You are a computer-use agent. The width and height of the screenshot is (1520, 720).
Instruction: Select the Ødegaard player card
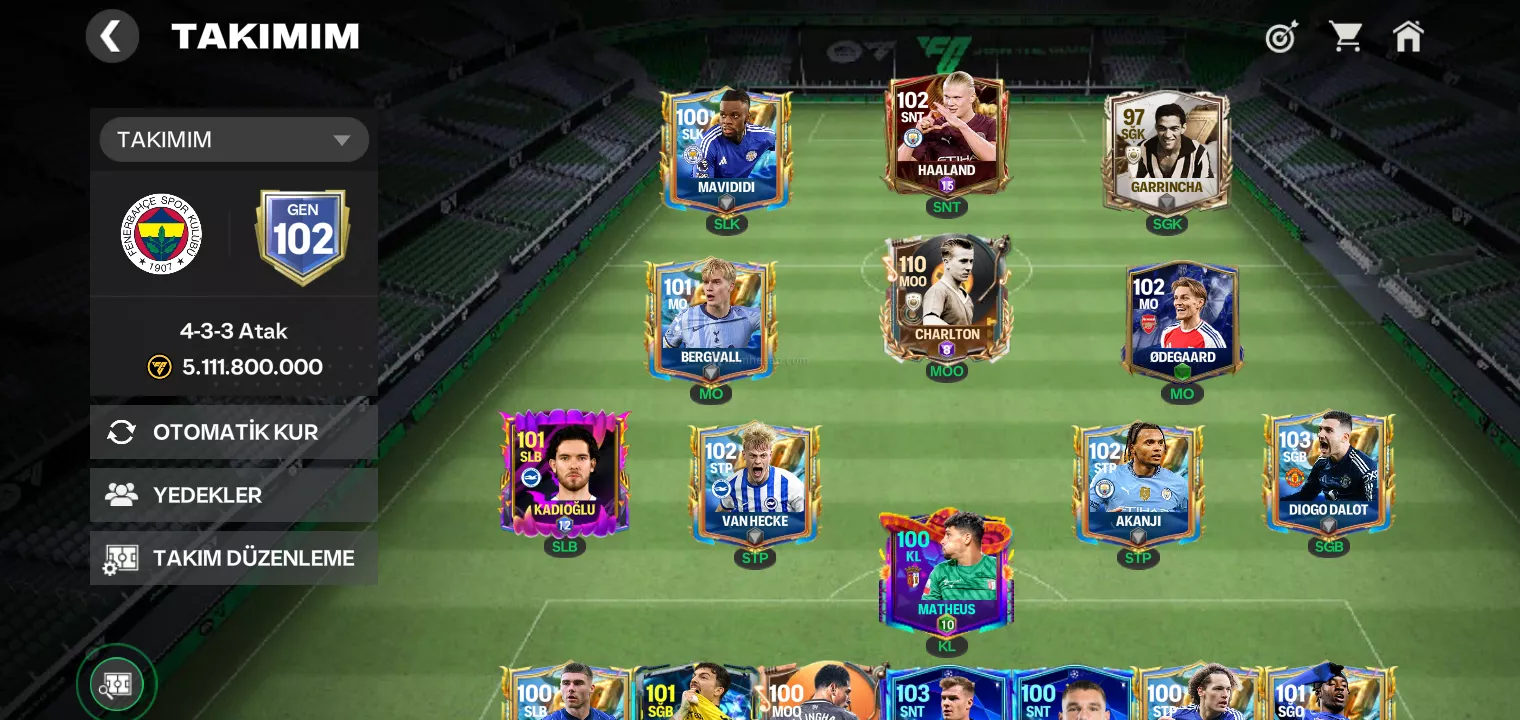[x=1182, y=320]
